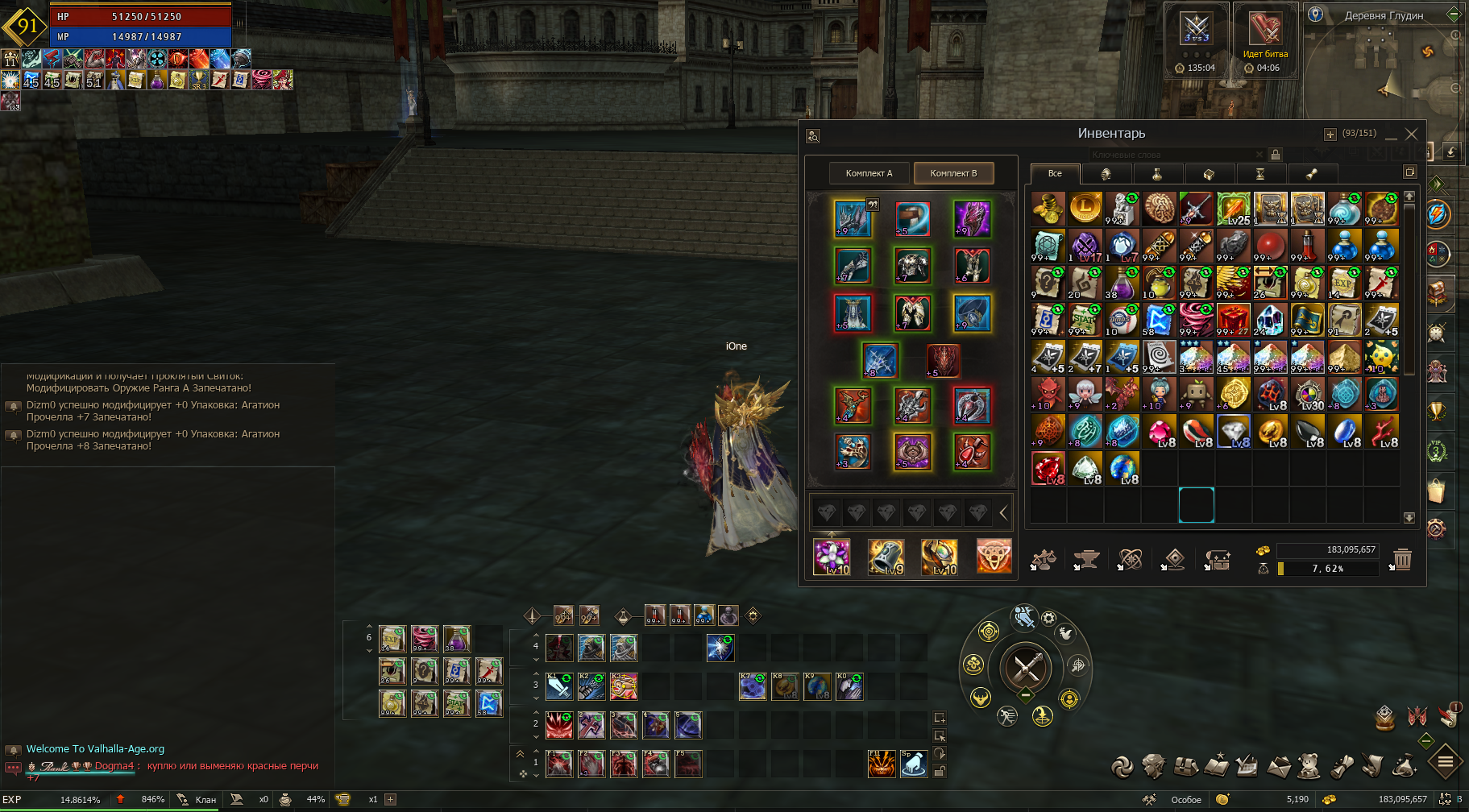Screen dimensions: 1469x812
Task: Open the envelope mail icon
Action: click(1278, 767)
